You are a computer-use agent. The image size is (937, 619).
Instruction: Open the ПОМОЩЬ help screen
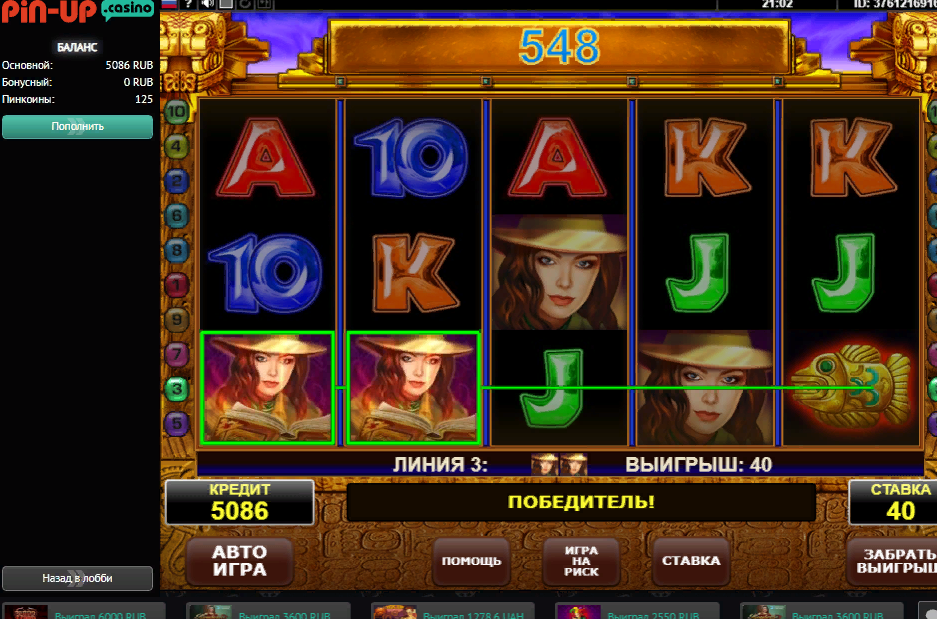point(473,560)
